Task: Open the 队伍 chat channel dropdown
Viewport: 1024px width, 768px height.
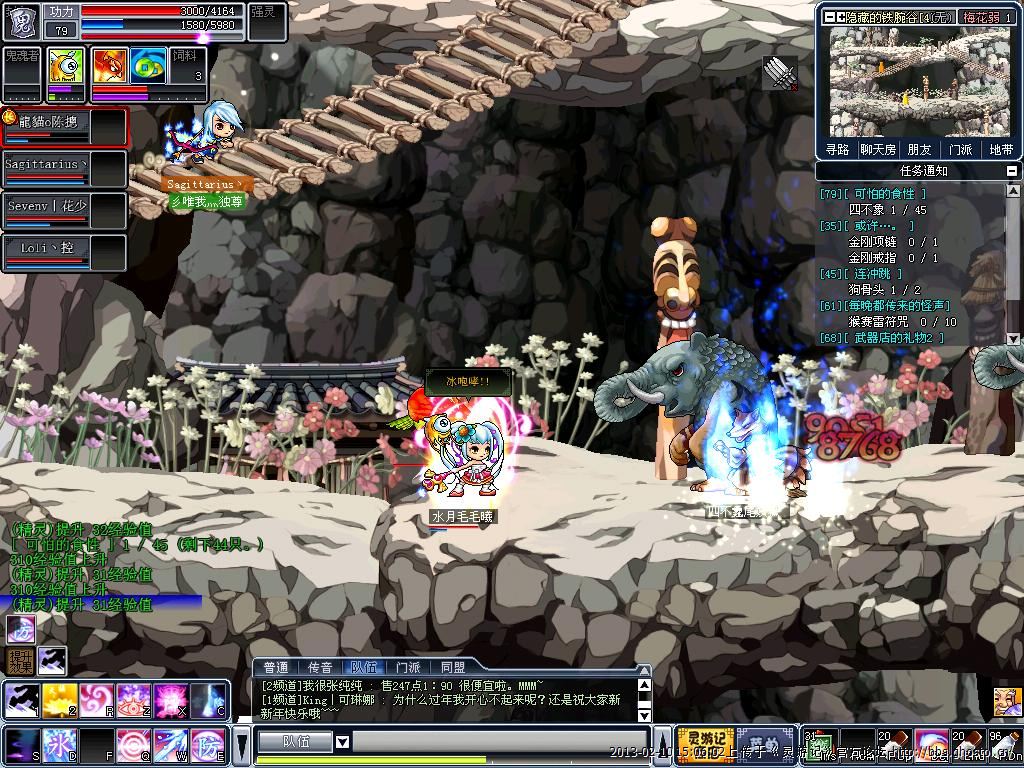Action: click(342, 742)
